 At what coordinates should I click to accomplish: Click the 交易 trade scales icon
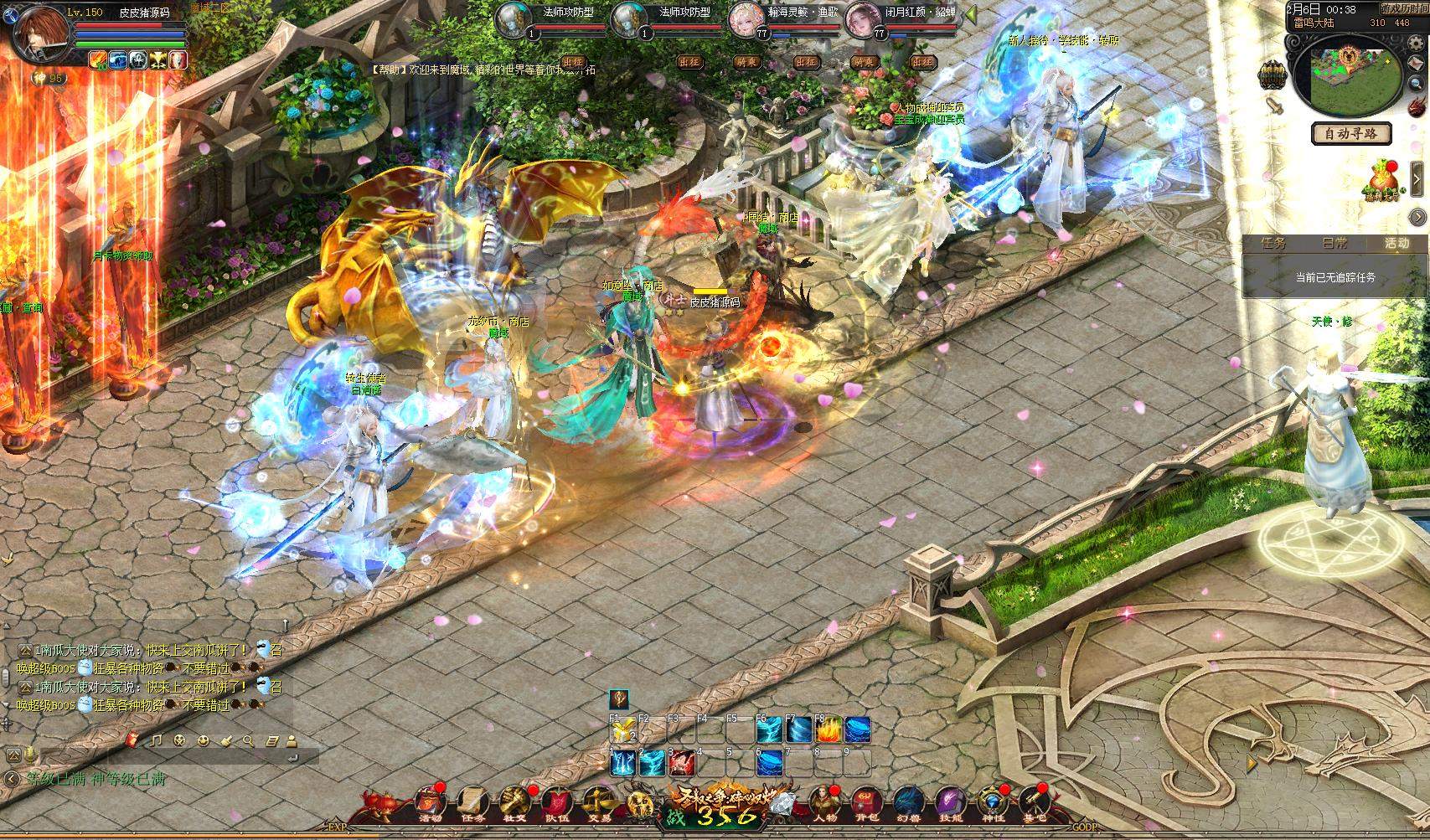coord(599,801)
